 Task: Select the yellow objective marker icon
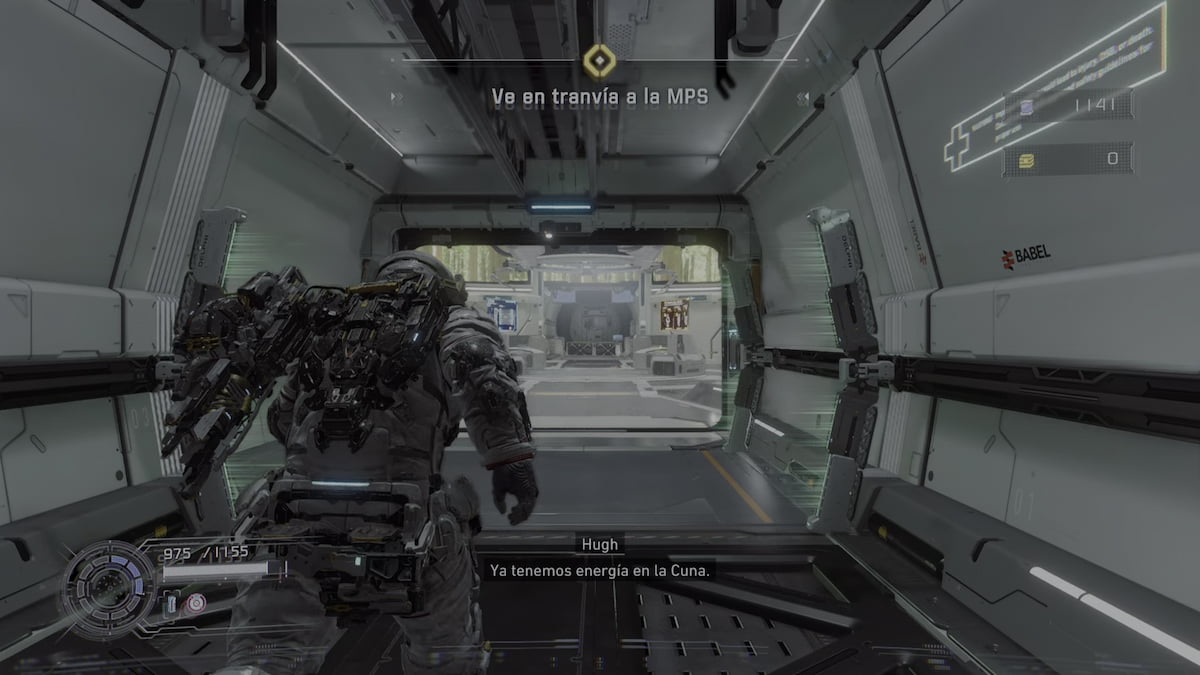(x=597, y=62)
